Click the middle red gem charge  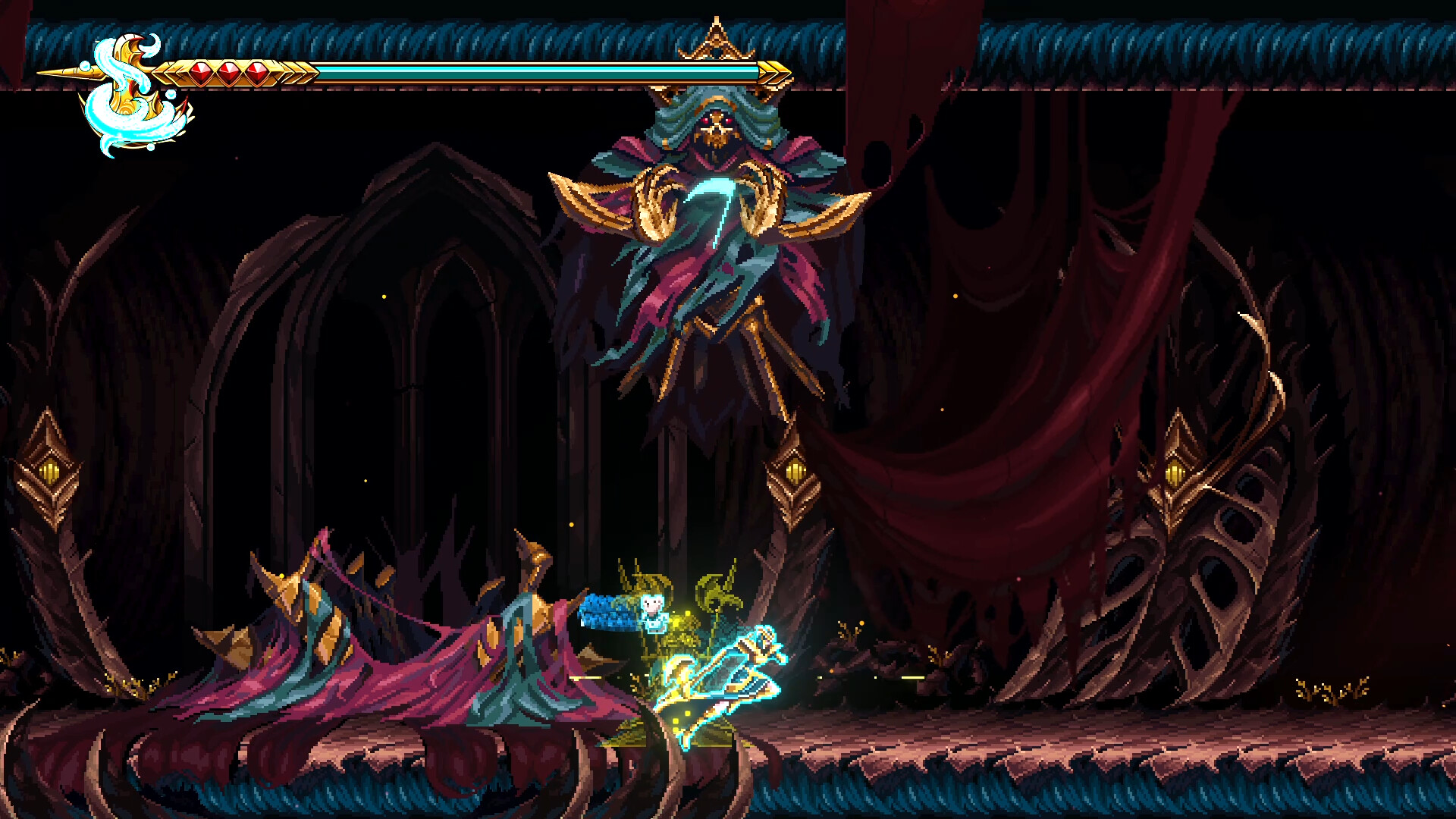(x=231, y=72)
